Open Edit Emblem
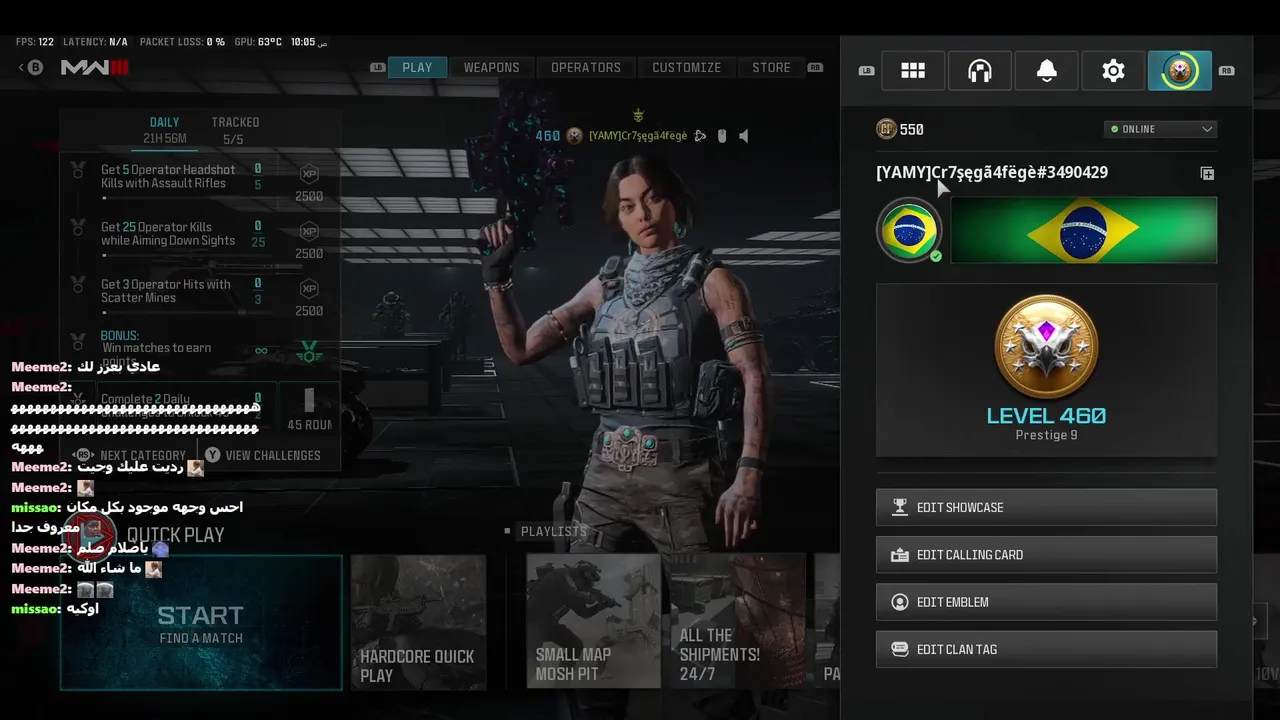Screen dimensions: 1280x720 coord(1046,602)
